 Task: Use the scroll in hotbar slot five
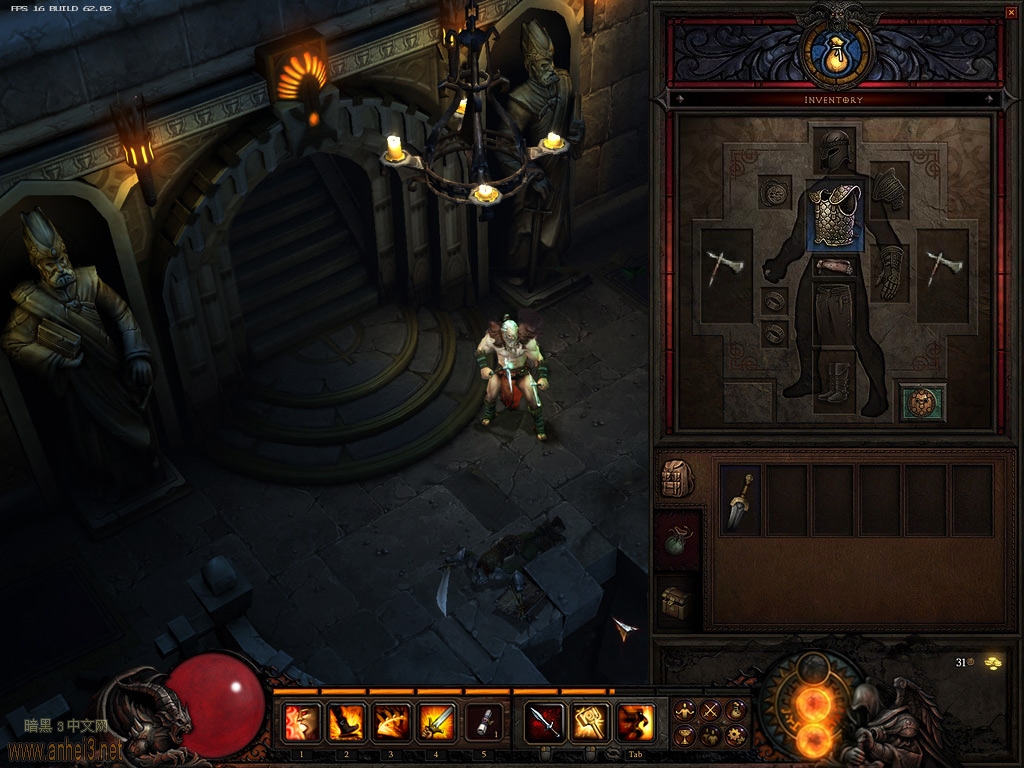click(484, 722)
